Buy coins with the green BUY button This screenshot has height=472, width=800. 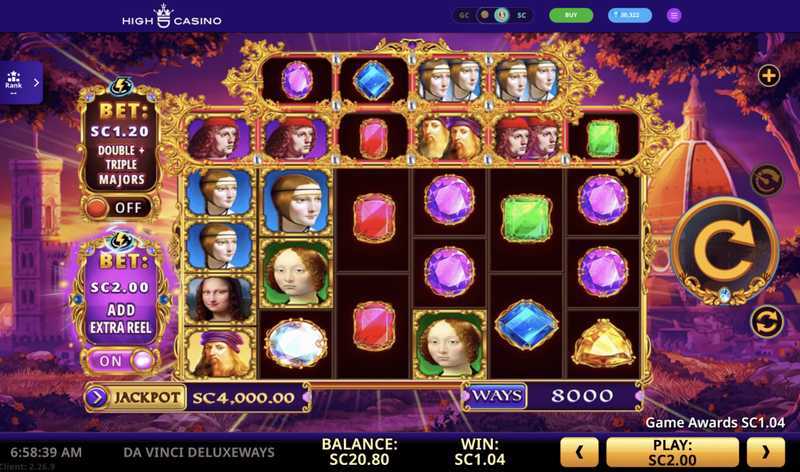point(571,15)
